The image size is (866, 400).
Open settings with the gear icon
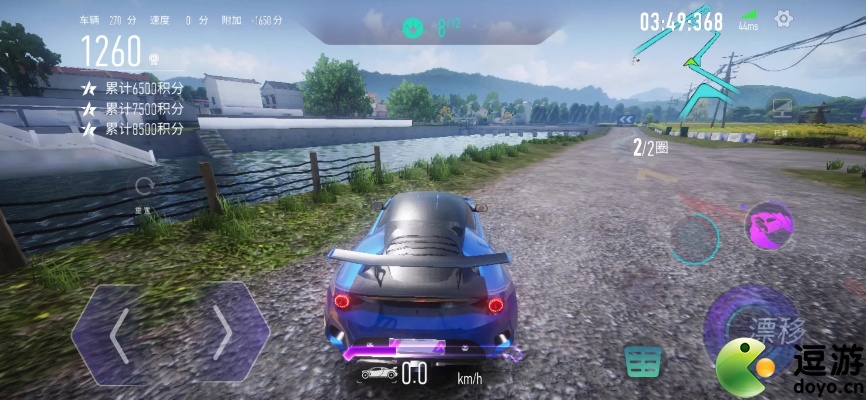(x=784, y=19)
